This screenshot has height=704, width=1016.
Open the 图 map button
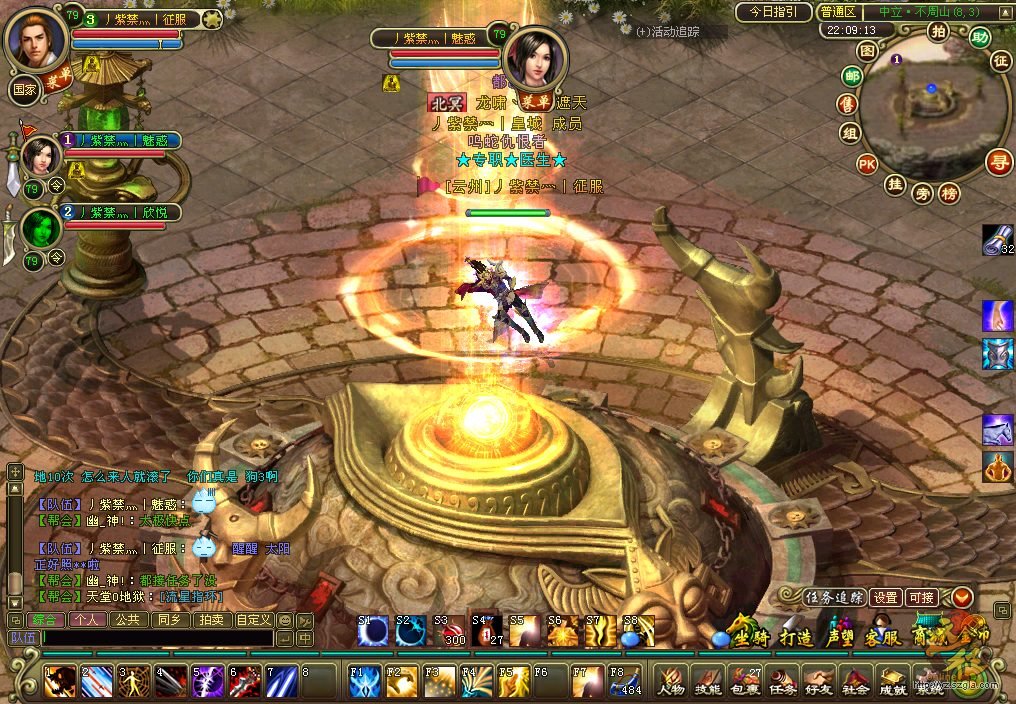(x=867, y=50)
